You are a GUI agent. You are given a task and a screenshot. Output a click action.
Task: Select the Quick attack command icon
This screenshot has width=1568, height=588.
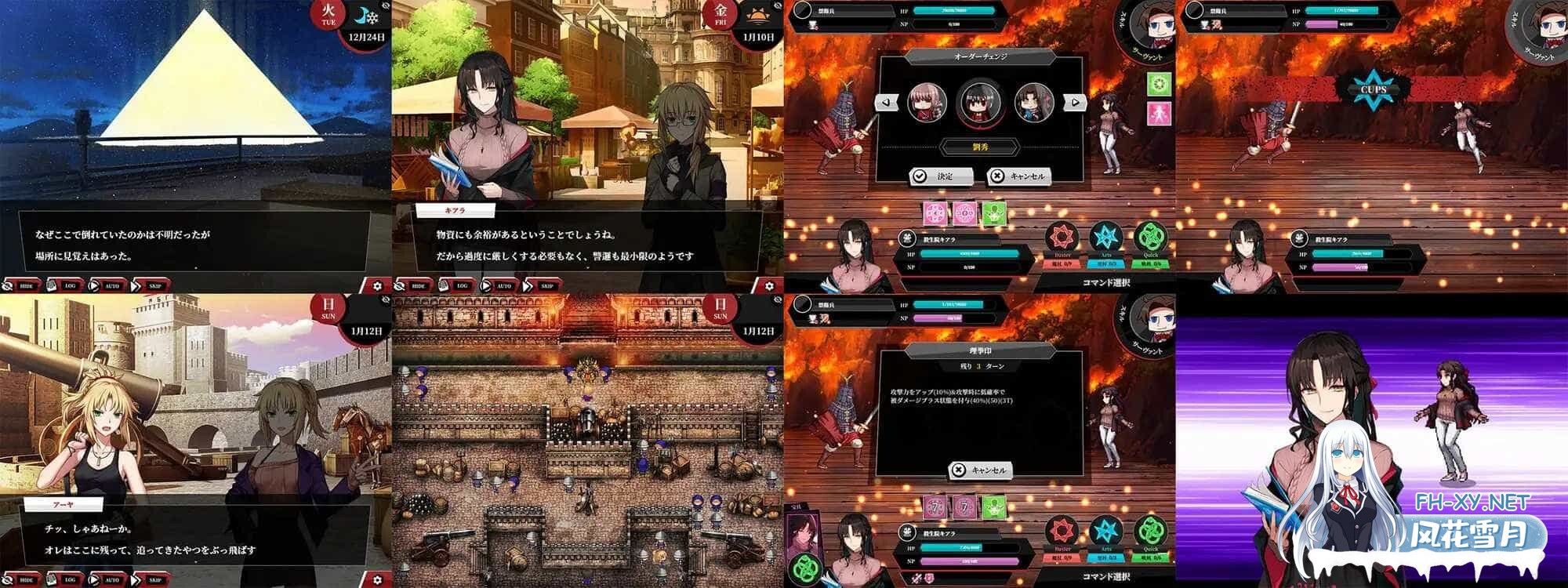(x=1149, y=238)
